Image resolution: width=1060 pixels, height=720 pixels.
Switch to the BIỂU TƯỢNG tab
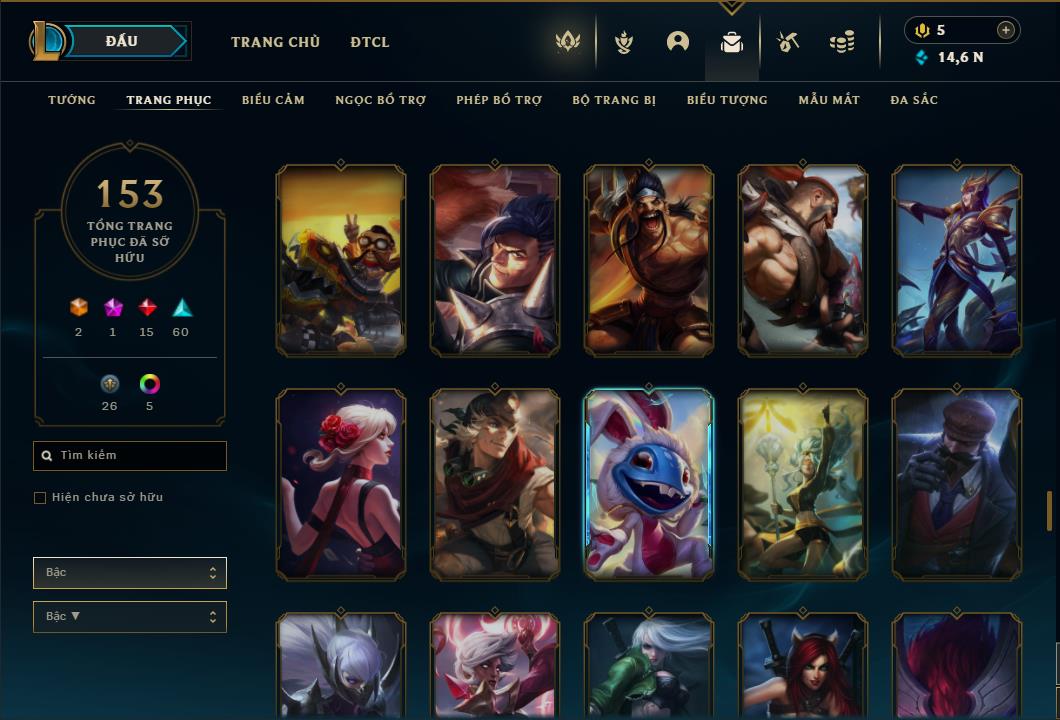(x=727, y=100)
